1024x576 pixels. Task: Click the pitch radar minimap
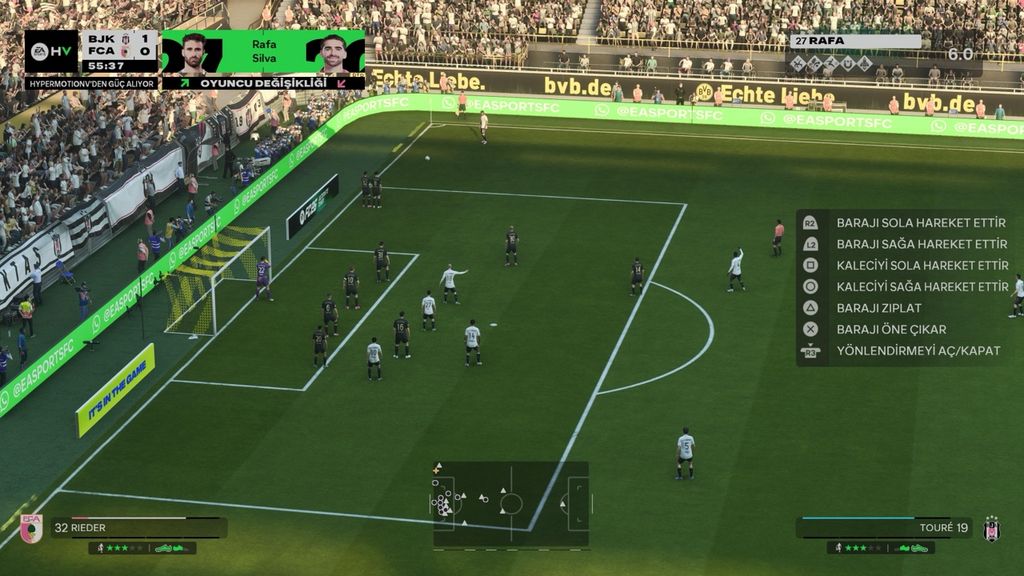point(511,503)
